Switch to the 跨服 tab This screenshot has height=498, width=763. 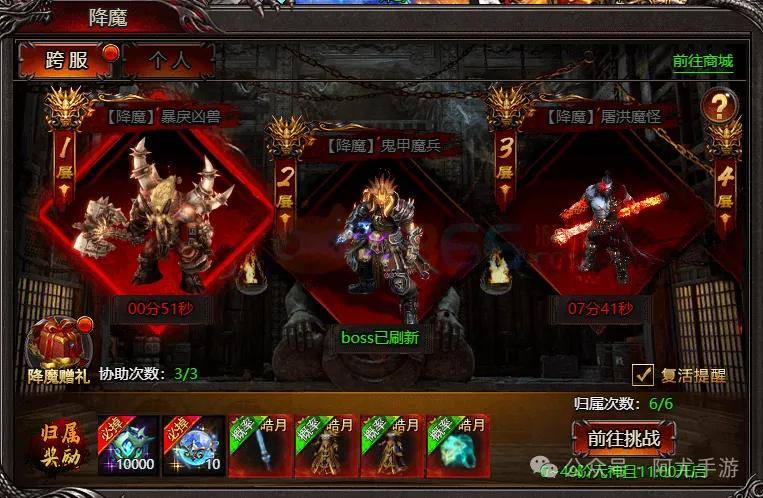point(67,60)
